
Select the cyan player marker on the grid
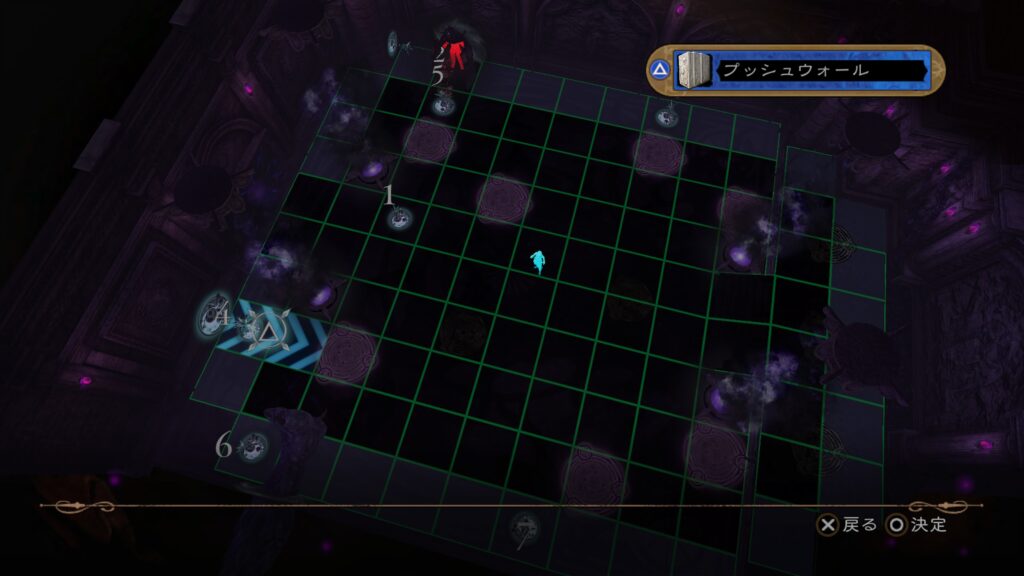539,261
